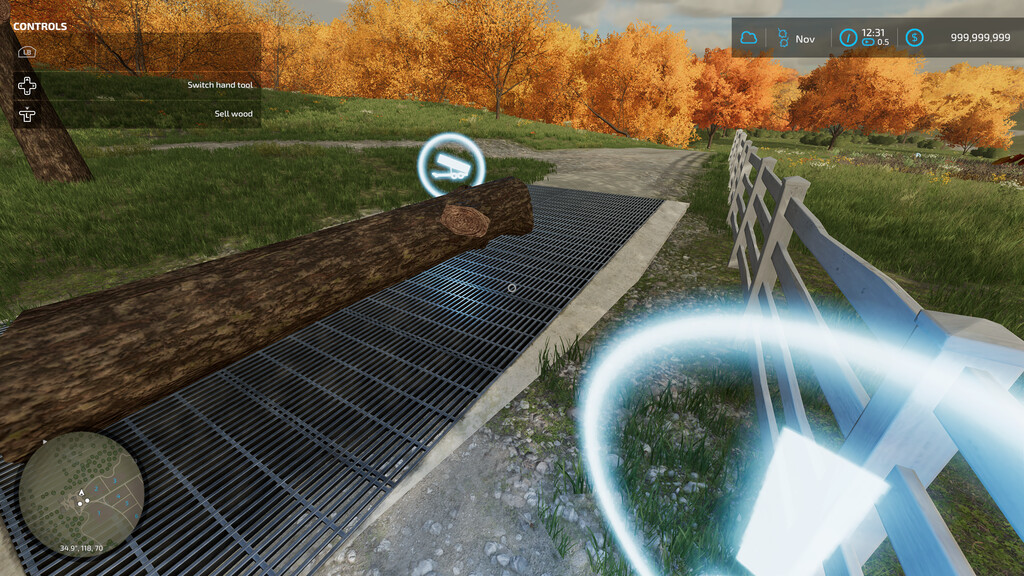
Task: Click the cloud weather icon
Action: click(x=748, y=38)
